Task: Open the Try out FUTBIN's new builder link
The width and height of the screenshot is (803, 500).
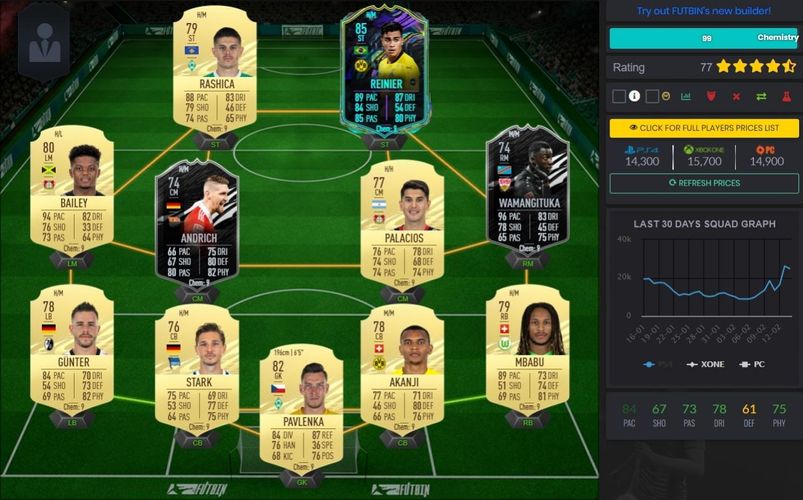Action: coord(704,11)
